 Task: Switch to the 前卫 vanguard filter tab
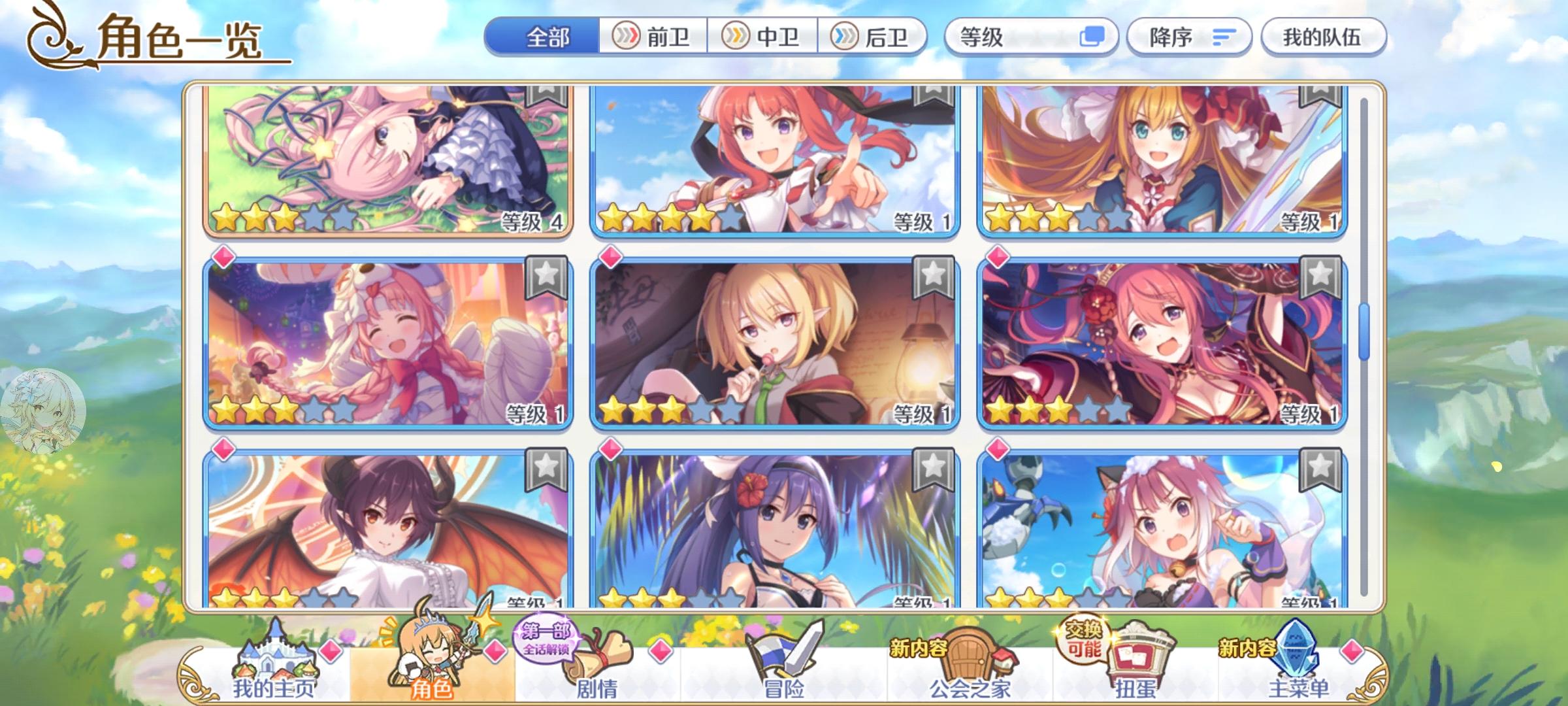click(x=655, y=37)
